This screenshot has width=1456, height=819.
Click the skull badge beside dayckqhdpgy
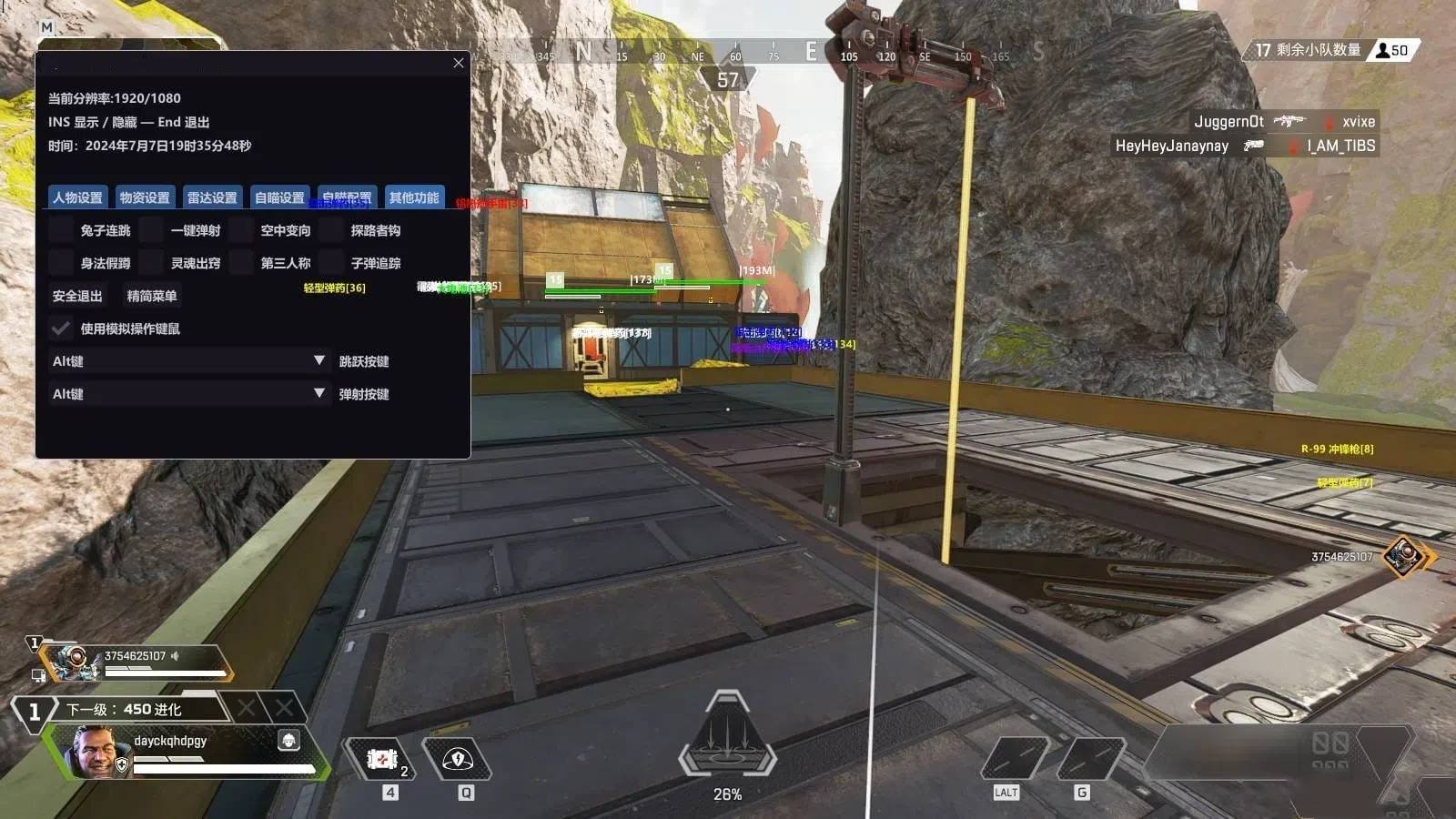click(288, 741)
